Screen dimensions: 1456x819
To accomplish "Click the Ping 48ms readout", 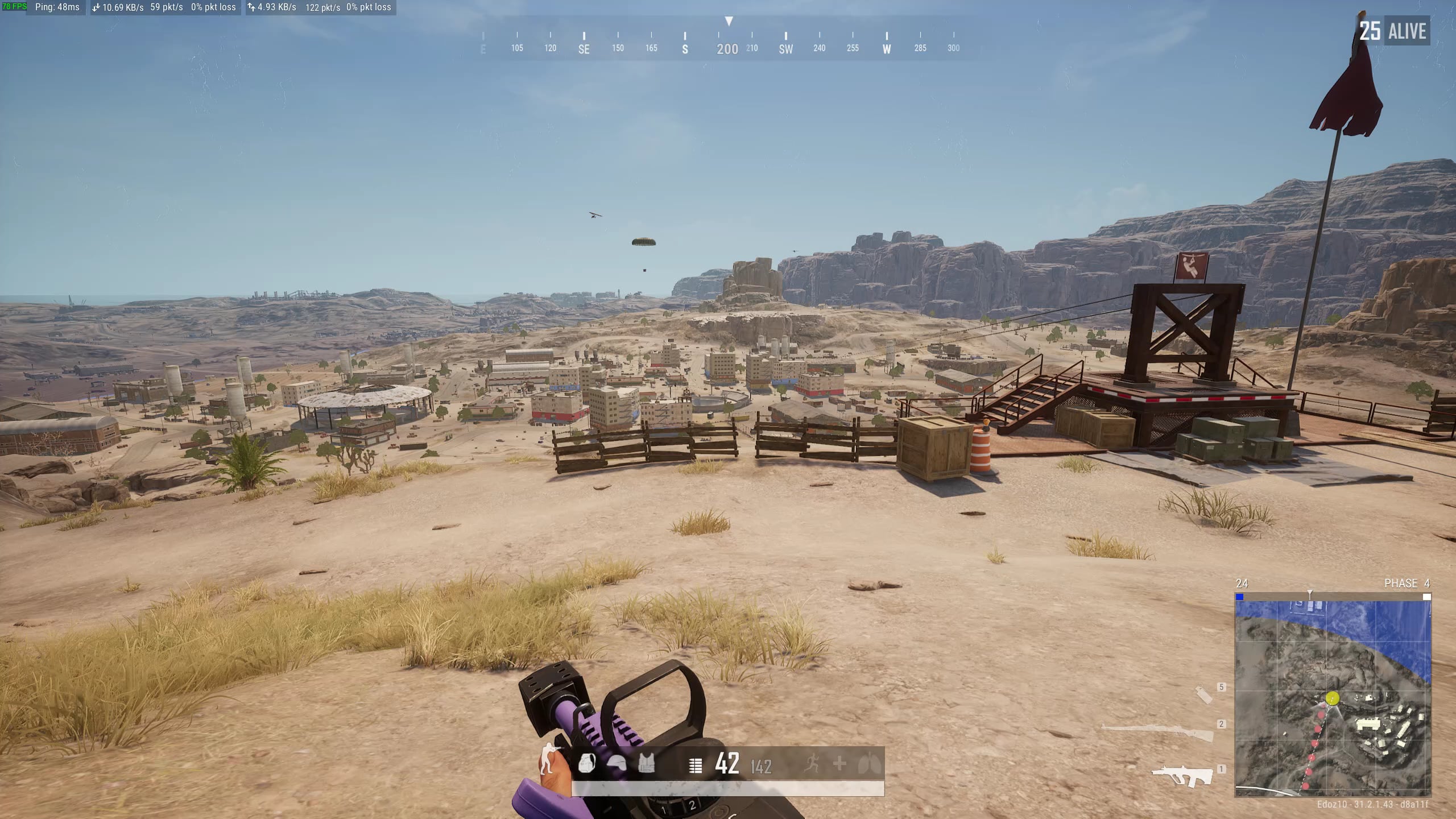I will (57, 8).
